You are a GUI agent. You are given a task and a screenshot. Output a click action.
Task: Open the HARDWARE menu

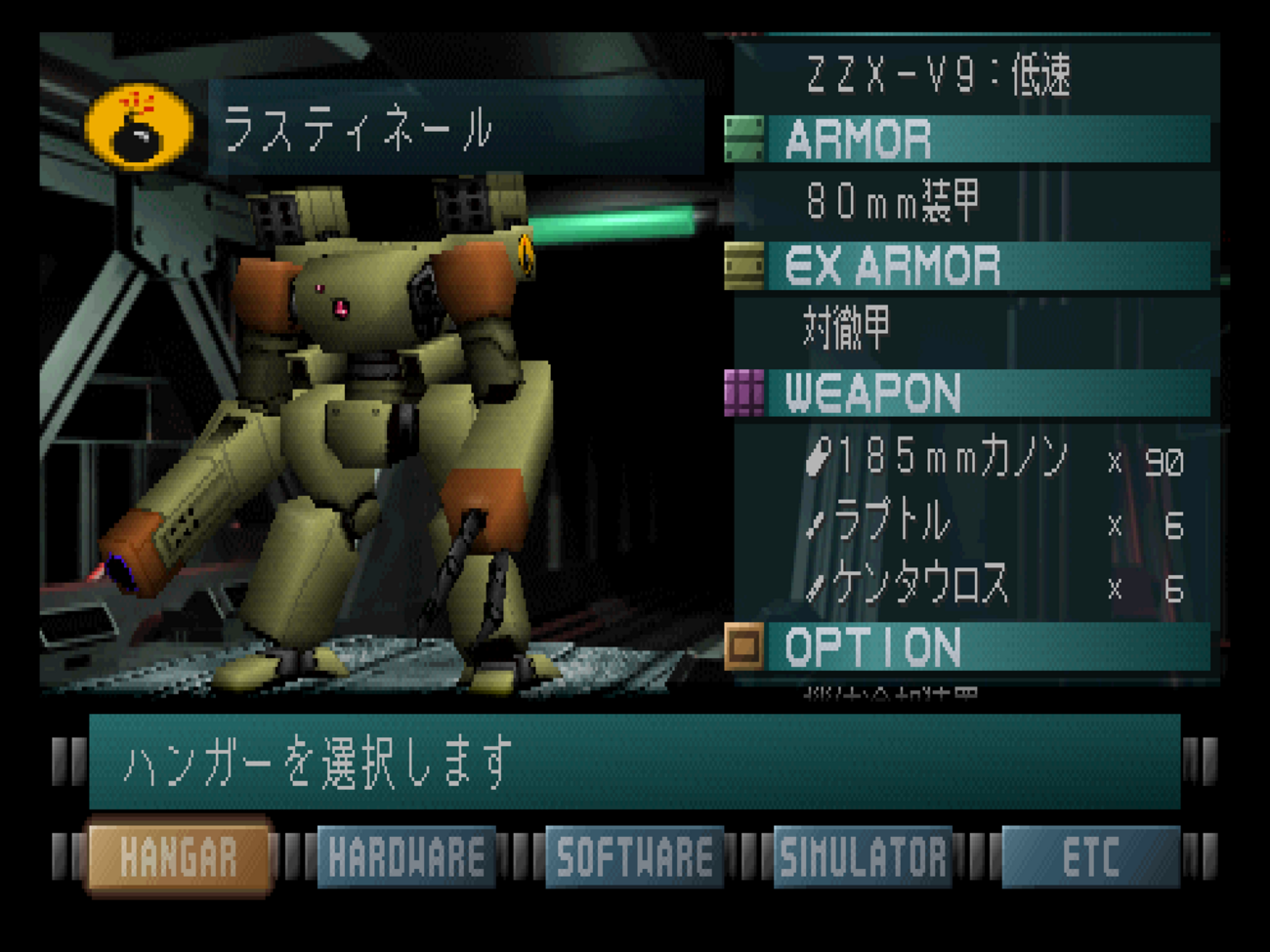click(x=406, y=858)
